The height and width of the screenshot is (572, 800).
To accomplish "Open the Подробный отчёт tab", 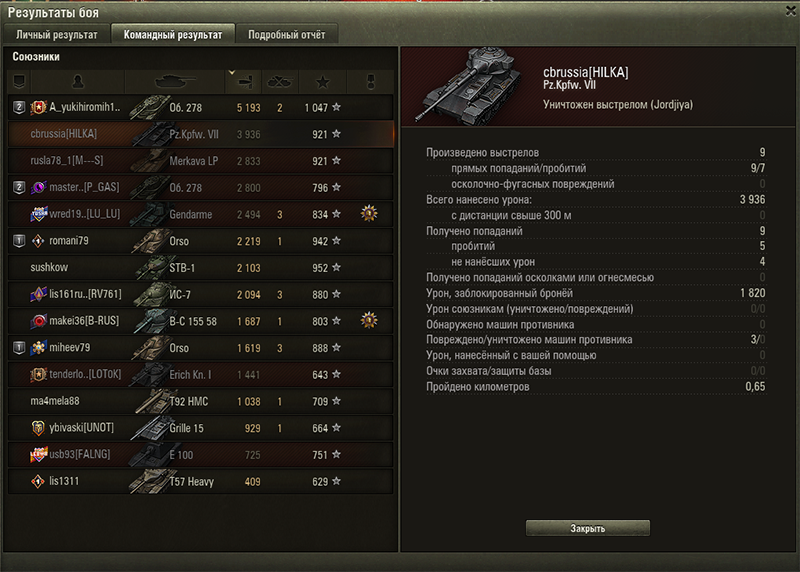I will pyautogui.click(x=287, y=34).
